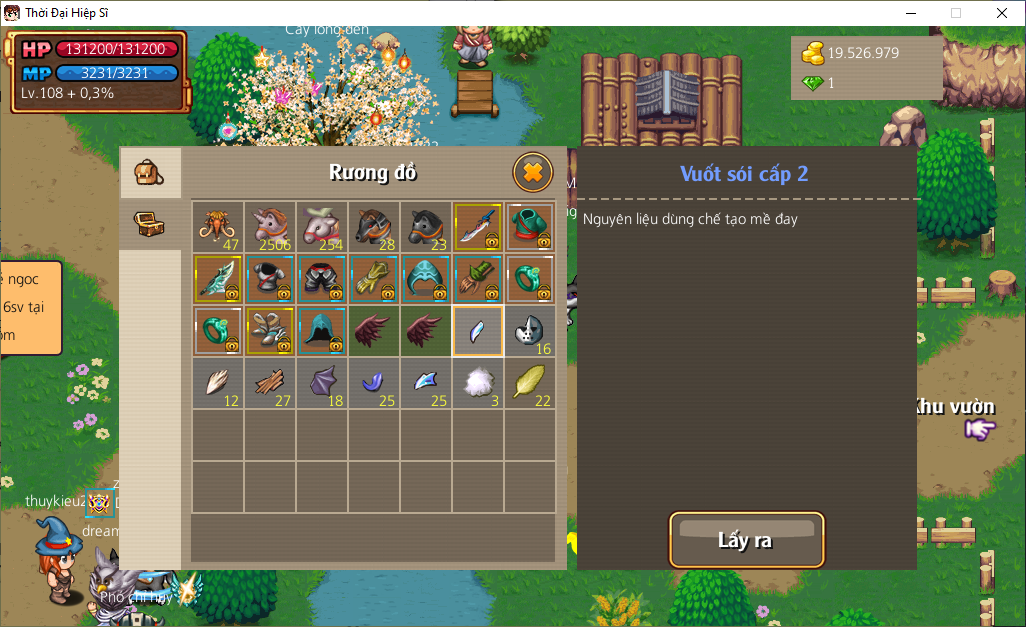The height and width of the screenshot is (627, 1026).
Task: Choose the purple bat wing, stack of 18
Action: (322, 383)
